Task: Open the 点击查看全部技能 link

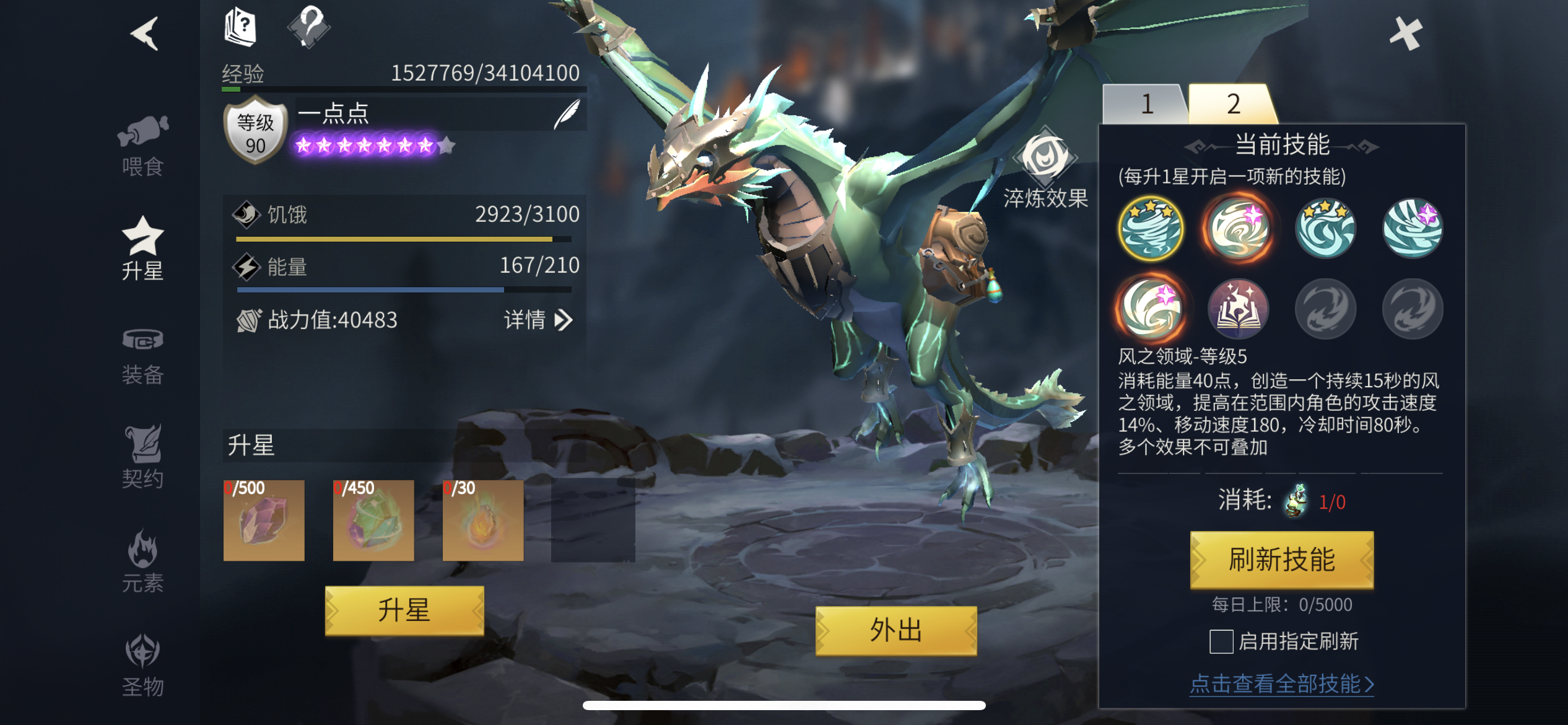Action: click(1281, 684)
